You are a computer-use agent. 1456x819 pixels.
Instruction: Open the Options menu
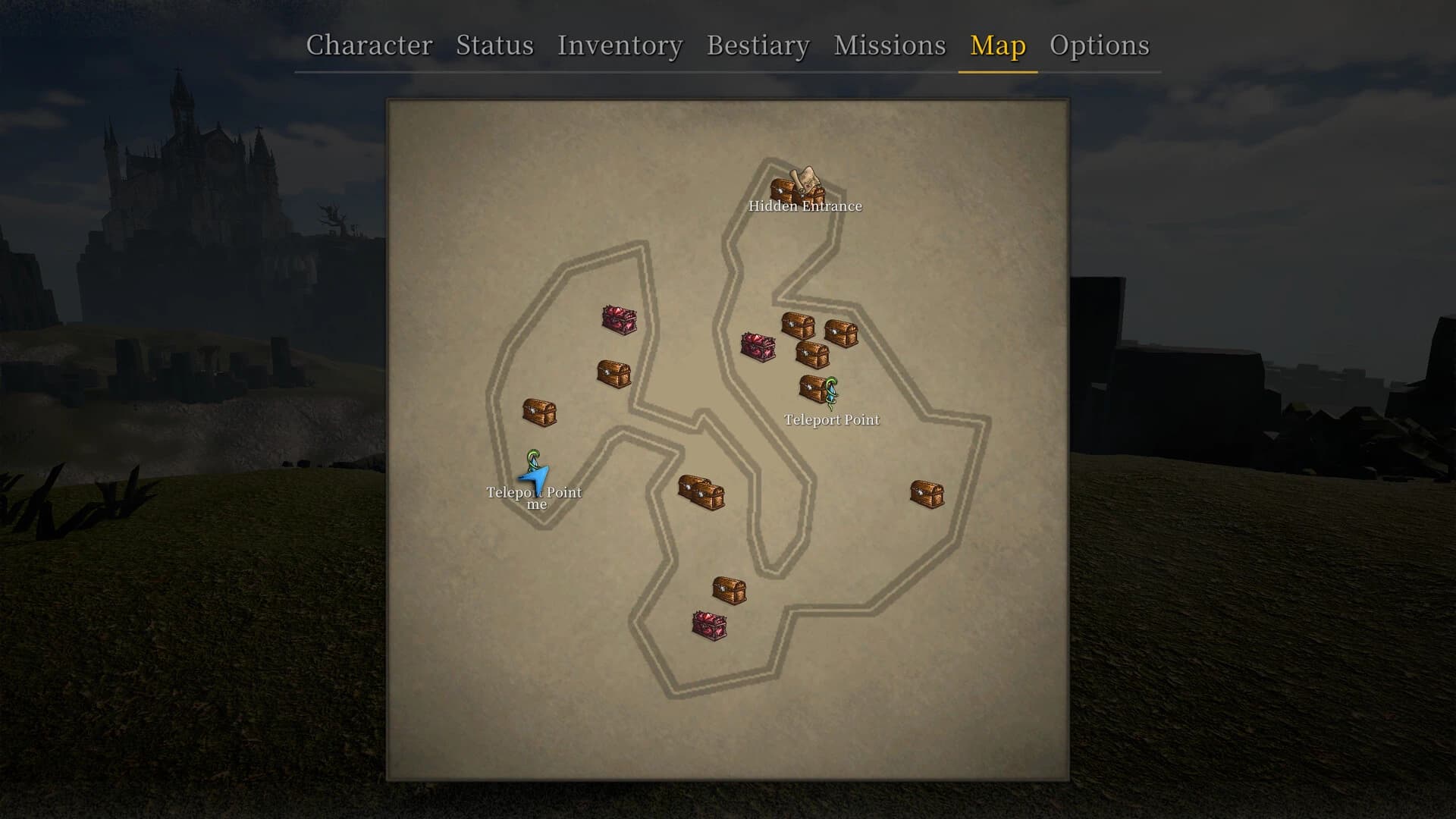pos(1100,45)
